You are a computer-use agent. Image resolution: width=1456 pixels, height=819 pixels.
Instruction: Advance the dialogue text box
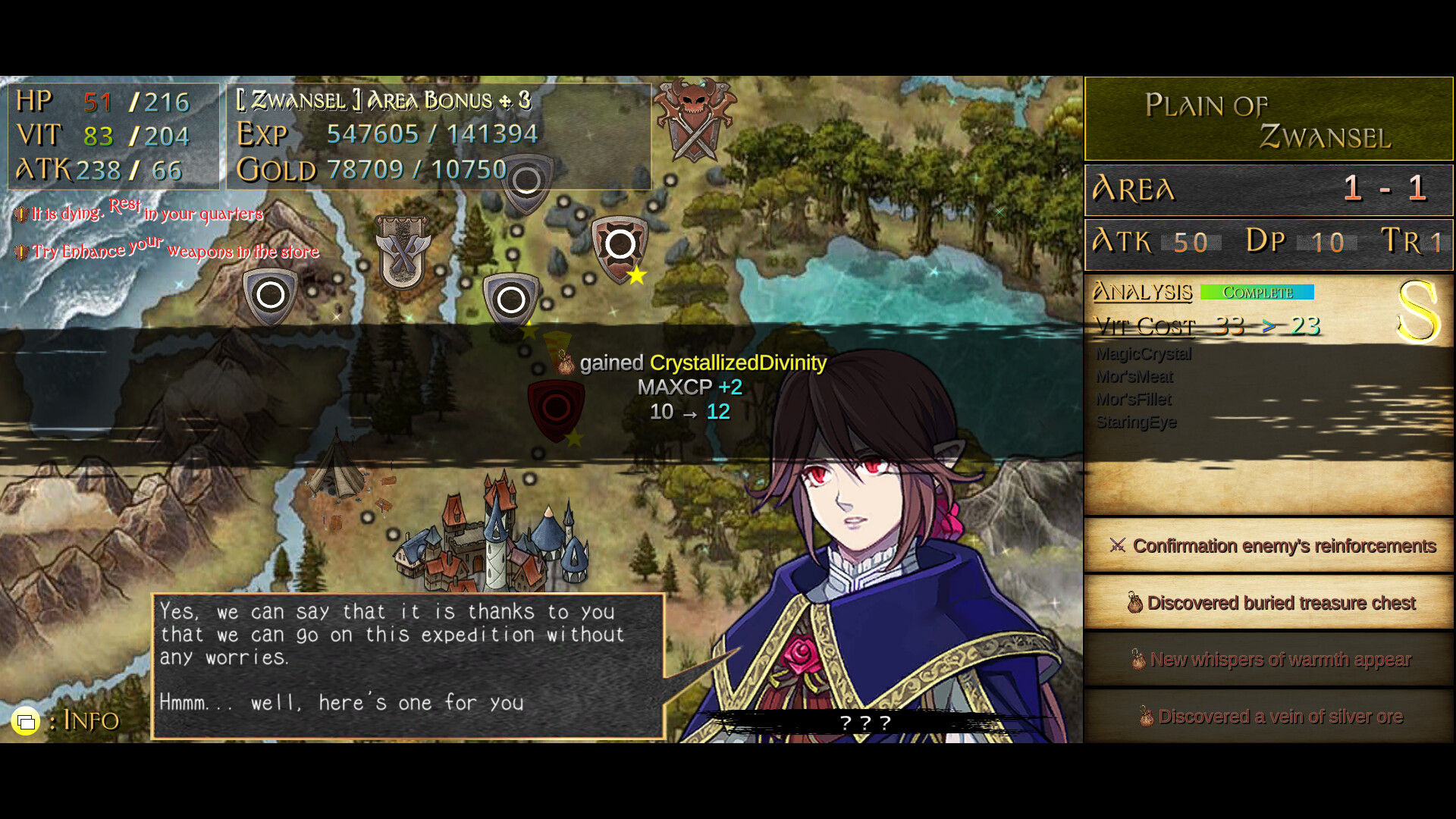[x=408, y=666]
